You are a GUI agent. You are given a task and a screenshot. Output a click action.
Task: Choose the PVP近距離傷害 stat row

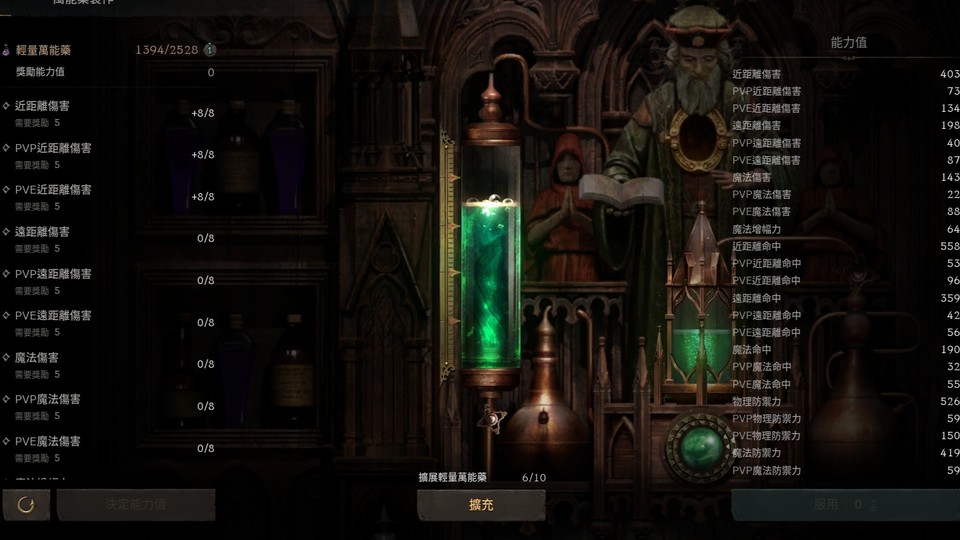110,155
